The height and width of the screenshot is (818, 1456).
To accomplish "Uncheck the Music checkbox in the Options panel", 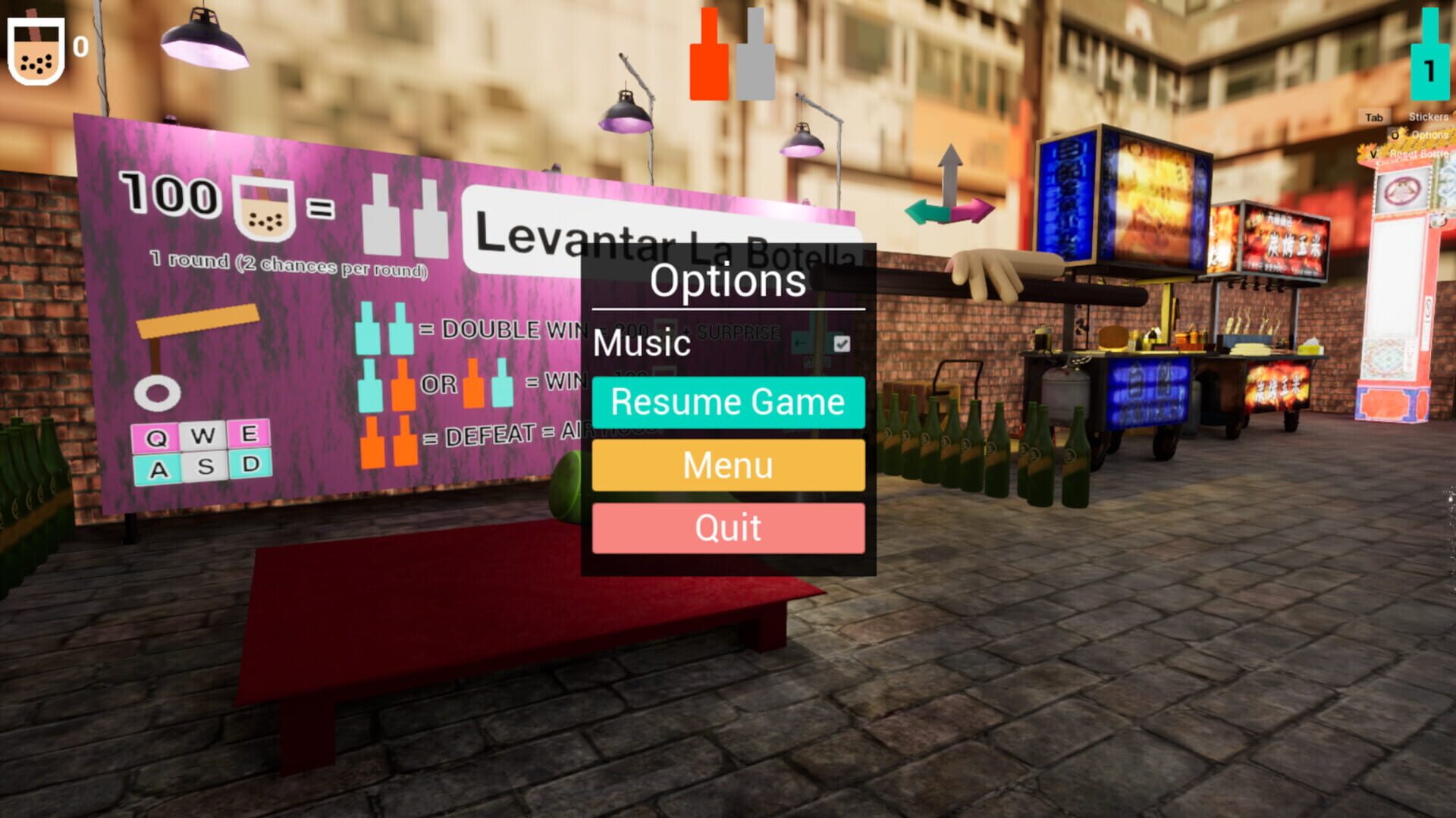I will click(843, 343).
